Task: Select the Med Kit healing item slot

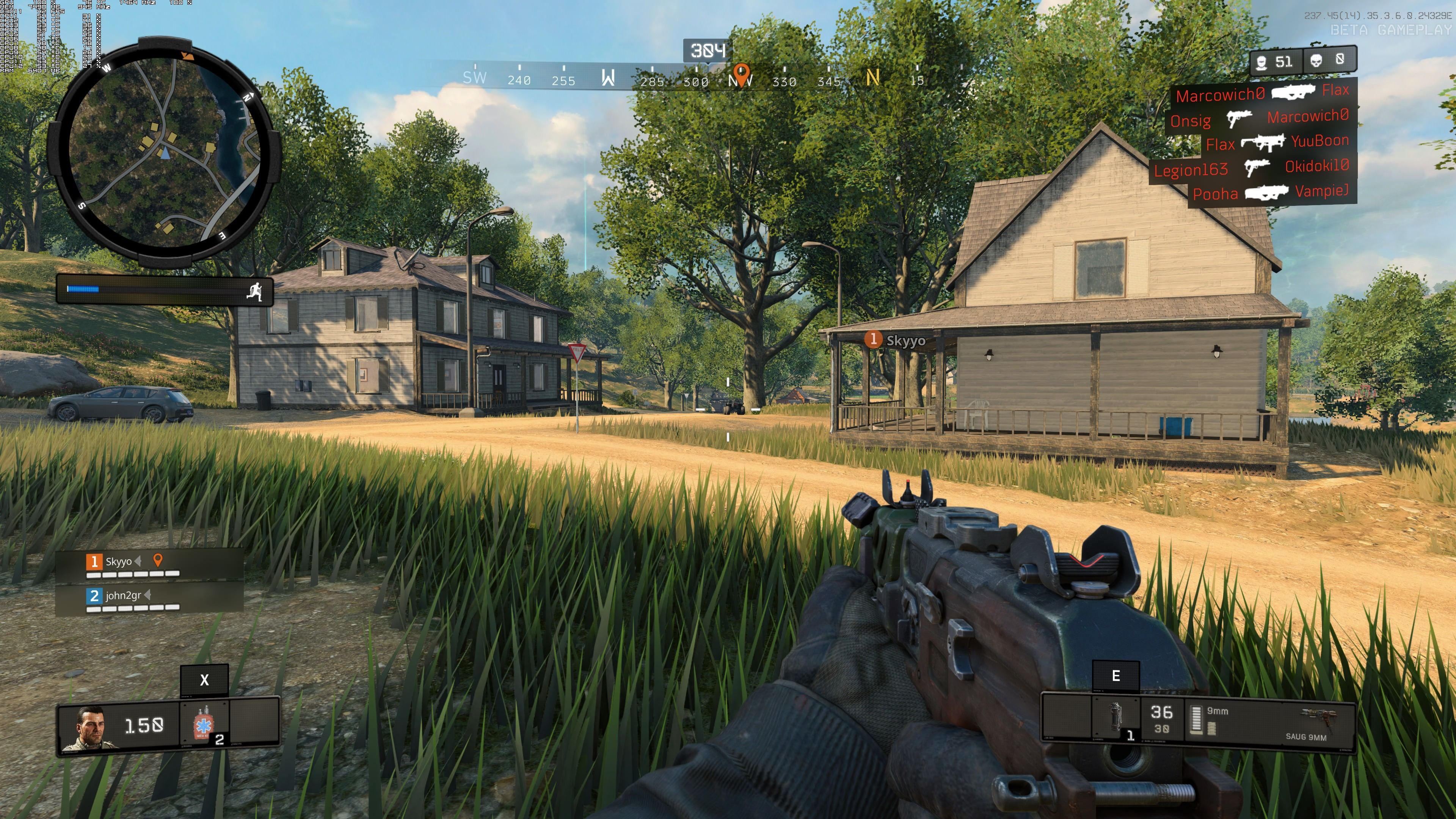Action: [x=204, y=724]
